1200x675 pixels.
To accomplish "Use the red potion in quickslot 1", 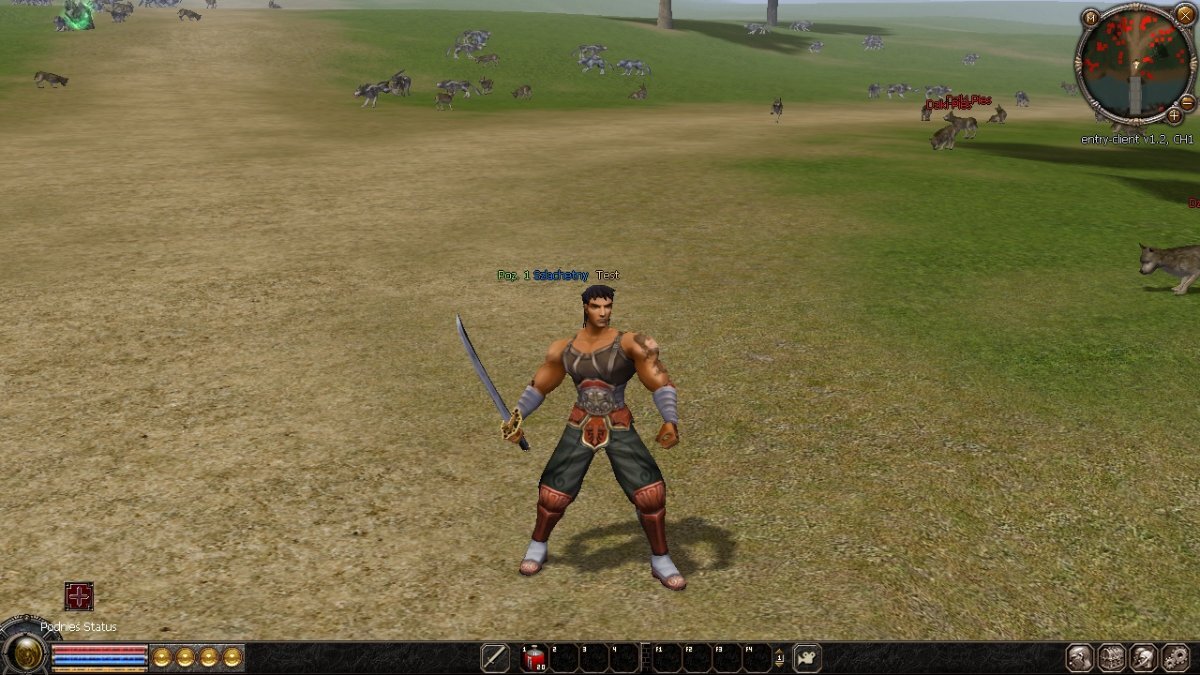I will click(x=534, y=657).
